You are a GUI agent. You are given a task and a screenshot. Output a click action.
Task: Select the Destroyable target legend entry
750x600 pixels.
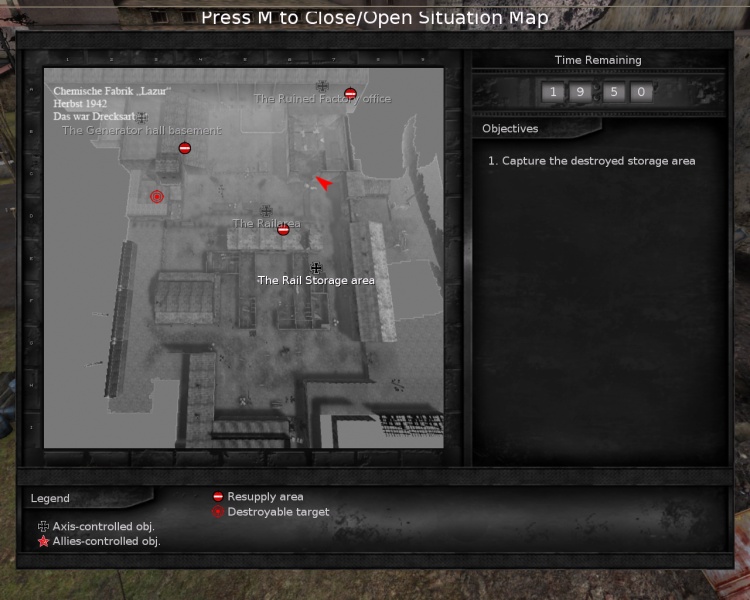[x=278, y=512]
